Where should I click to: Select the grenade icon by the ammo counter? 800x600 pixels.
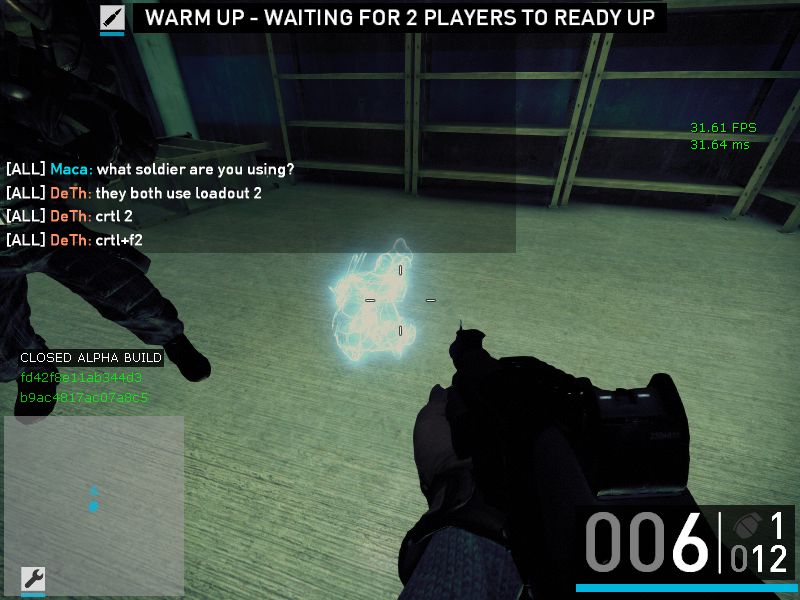click(746, 526)
